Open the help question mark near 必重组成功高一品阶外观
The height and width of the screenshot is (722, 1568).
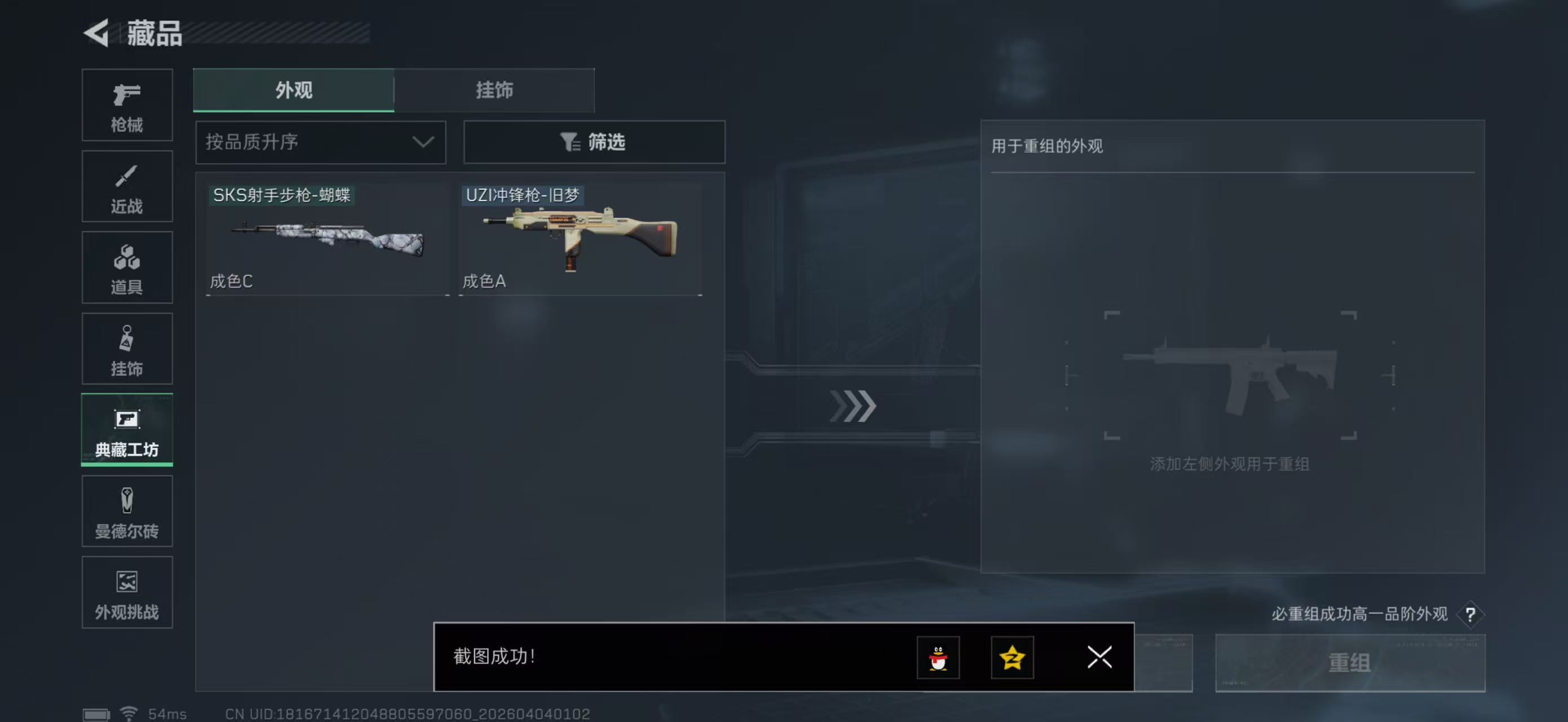tap(1471, 614)
